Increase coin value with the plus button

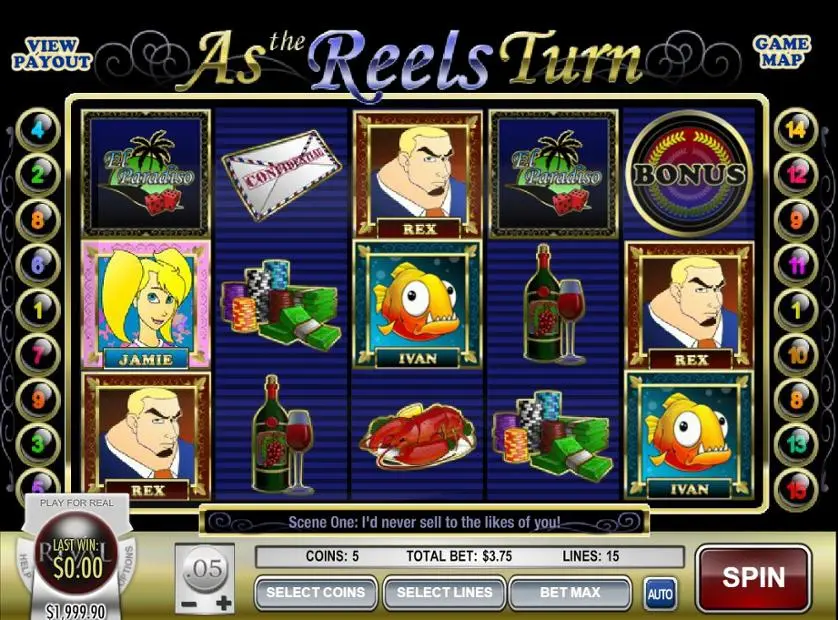[x=223, y=604]
